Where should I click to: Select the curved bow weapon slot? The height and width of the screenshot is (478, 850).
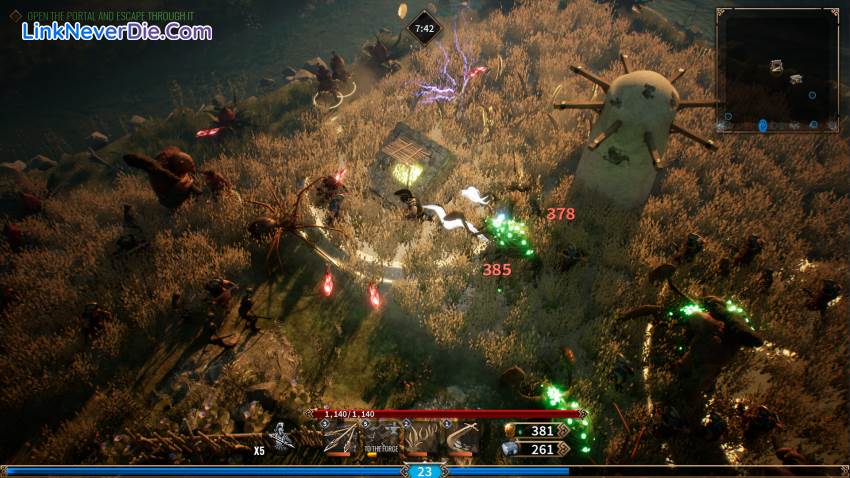pyautogui.click(x=464, y=438)
